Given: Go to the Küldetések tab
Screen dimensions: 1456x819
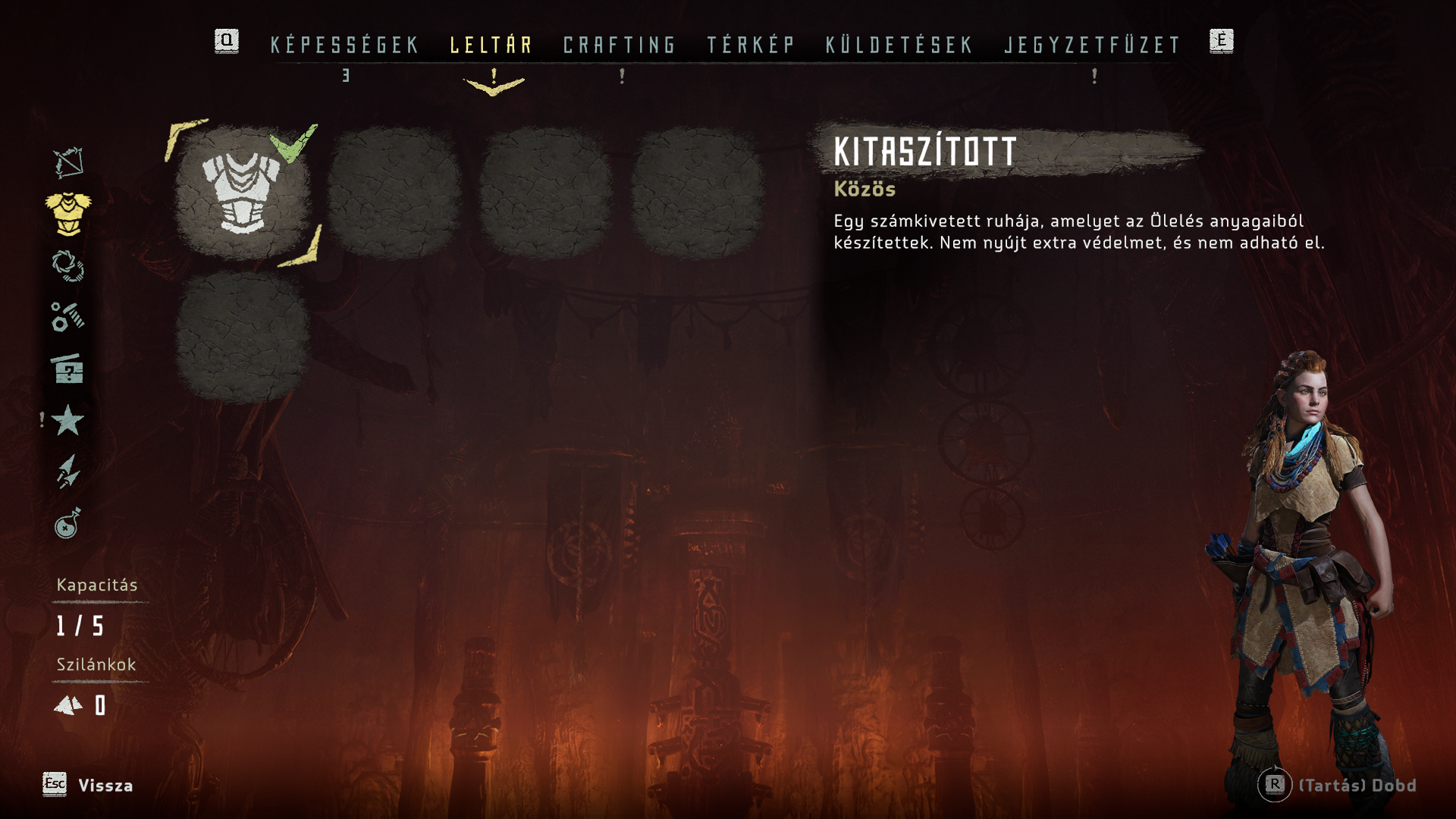Looking at the screenshot, I should pyautogui.click(x=899, y=45).
